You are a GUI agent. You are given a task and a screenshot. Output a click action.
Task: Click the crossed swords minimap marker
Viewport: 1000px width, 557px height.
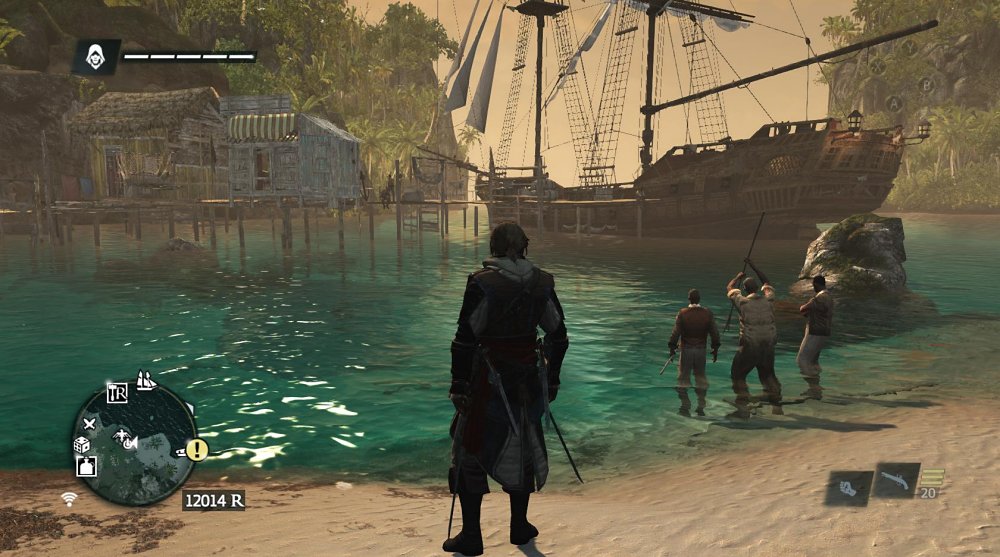point(88,424)
